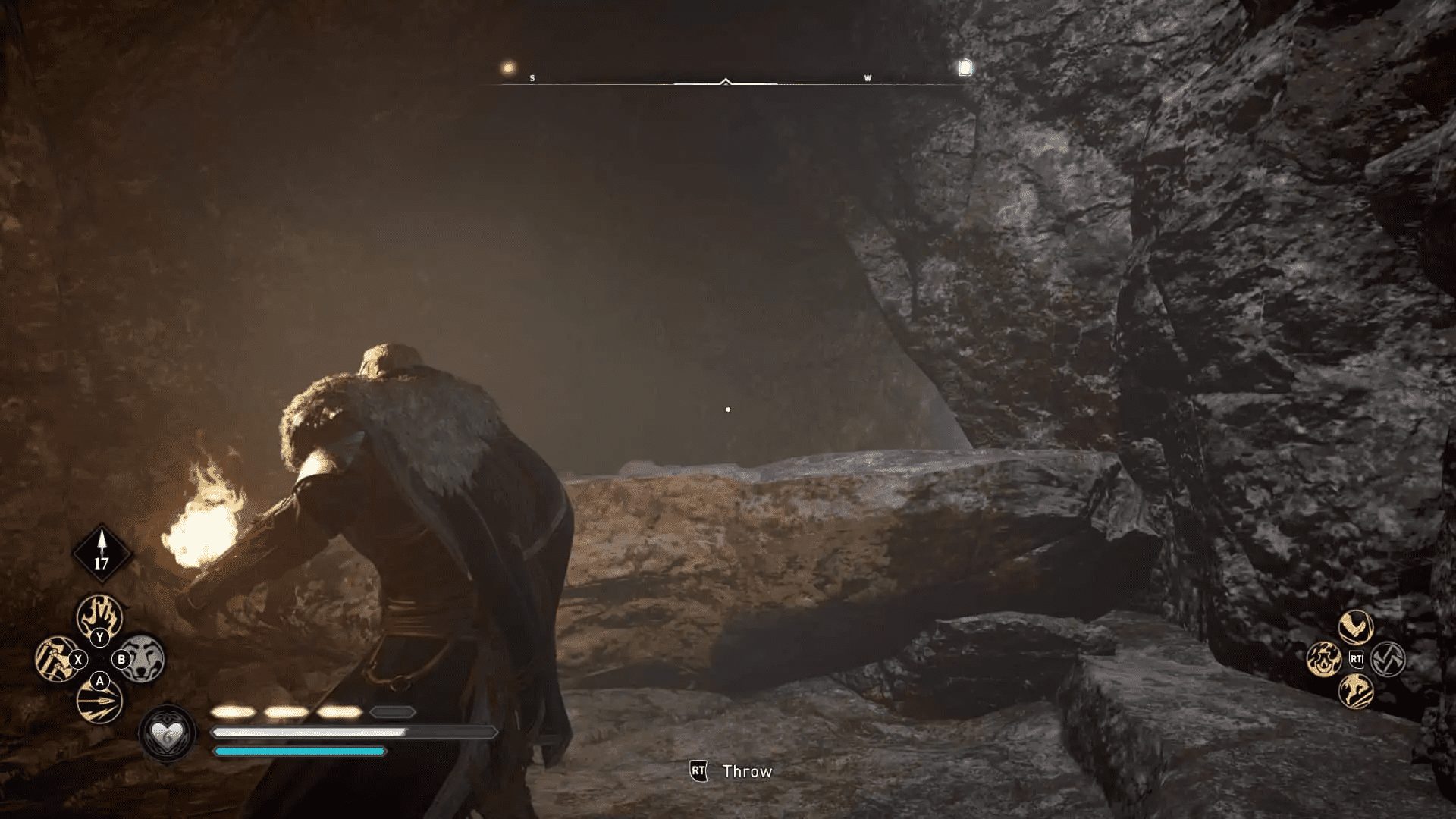Select the white tombstone marker on the compass
The width and height of the screenshot is (1456, 819).
(x=965, y=67)
